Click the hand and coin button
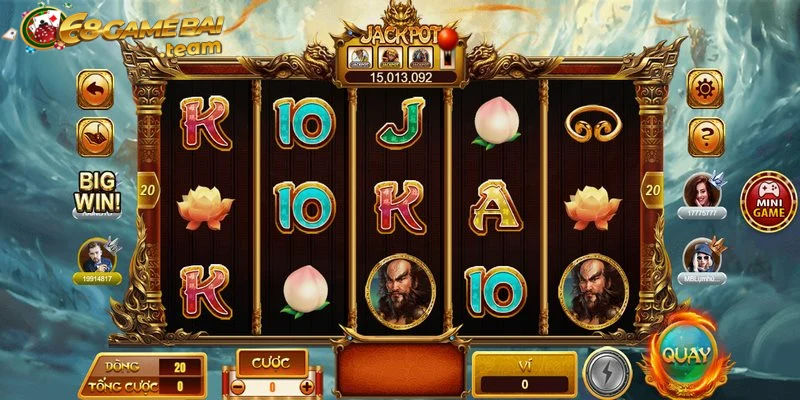Screen dimensions: 800x400 [x=95, y=135]
